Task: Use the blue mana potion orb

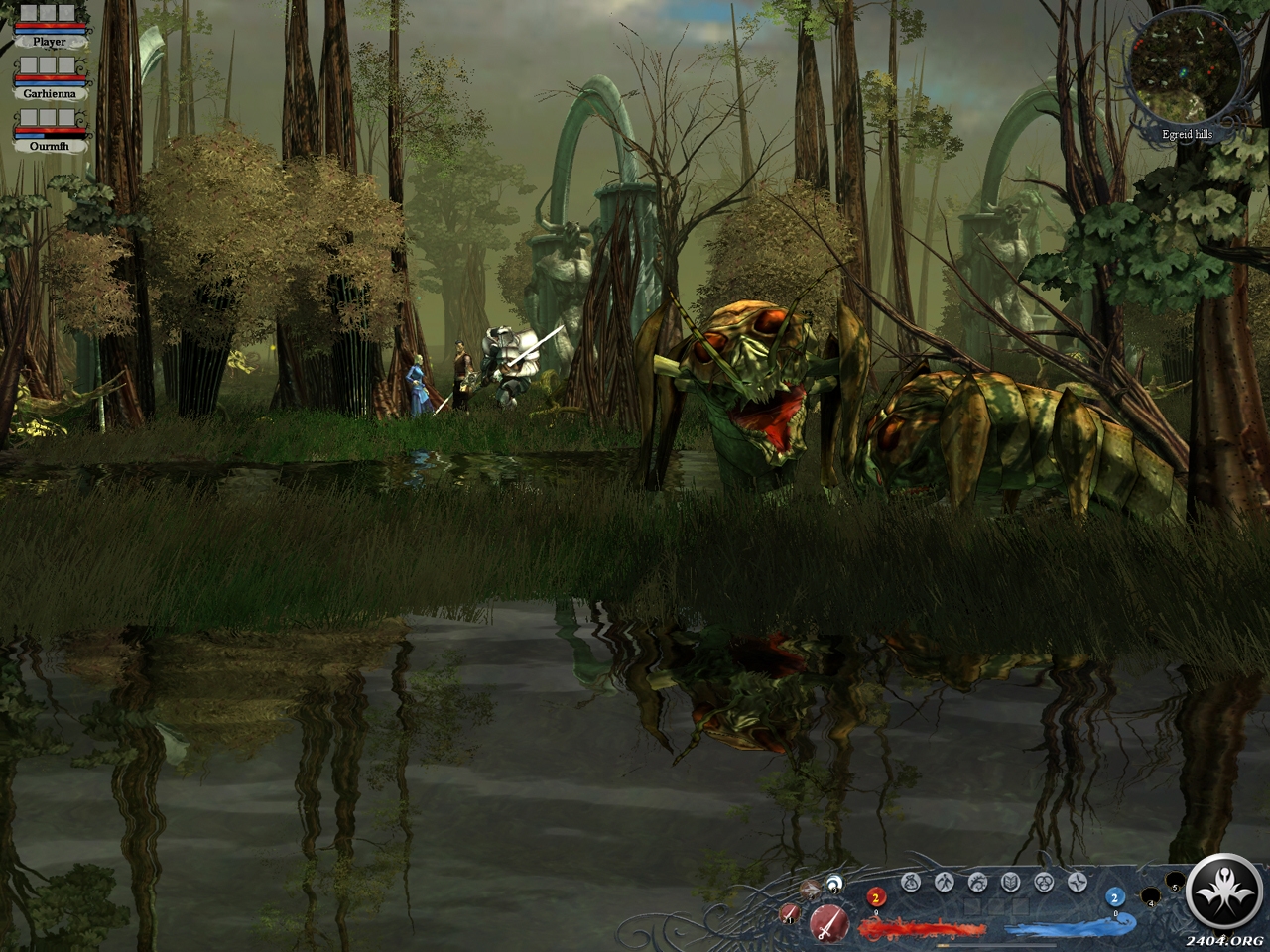Action: pyautogui.click(x=1114, y=898)
